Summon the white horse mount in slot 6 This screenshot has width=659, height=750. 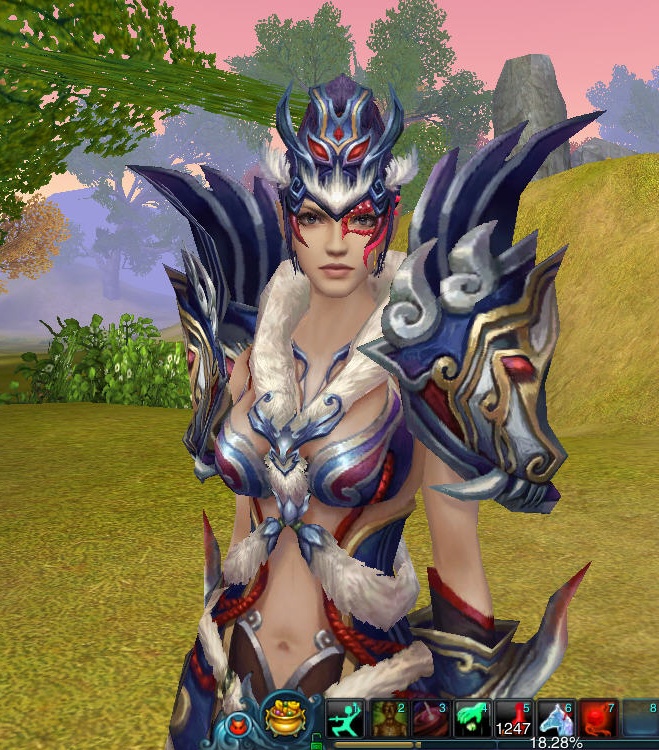coord(555,718)
